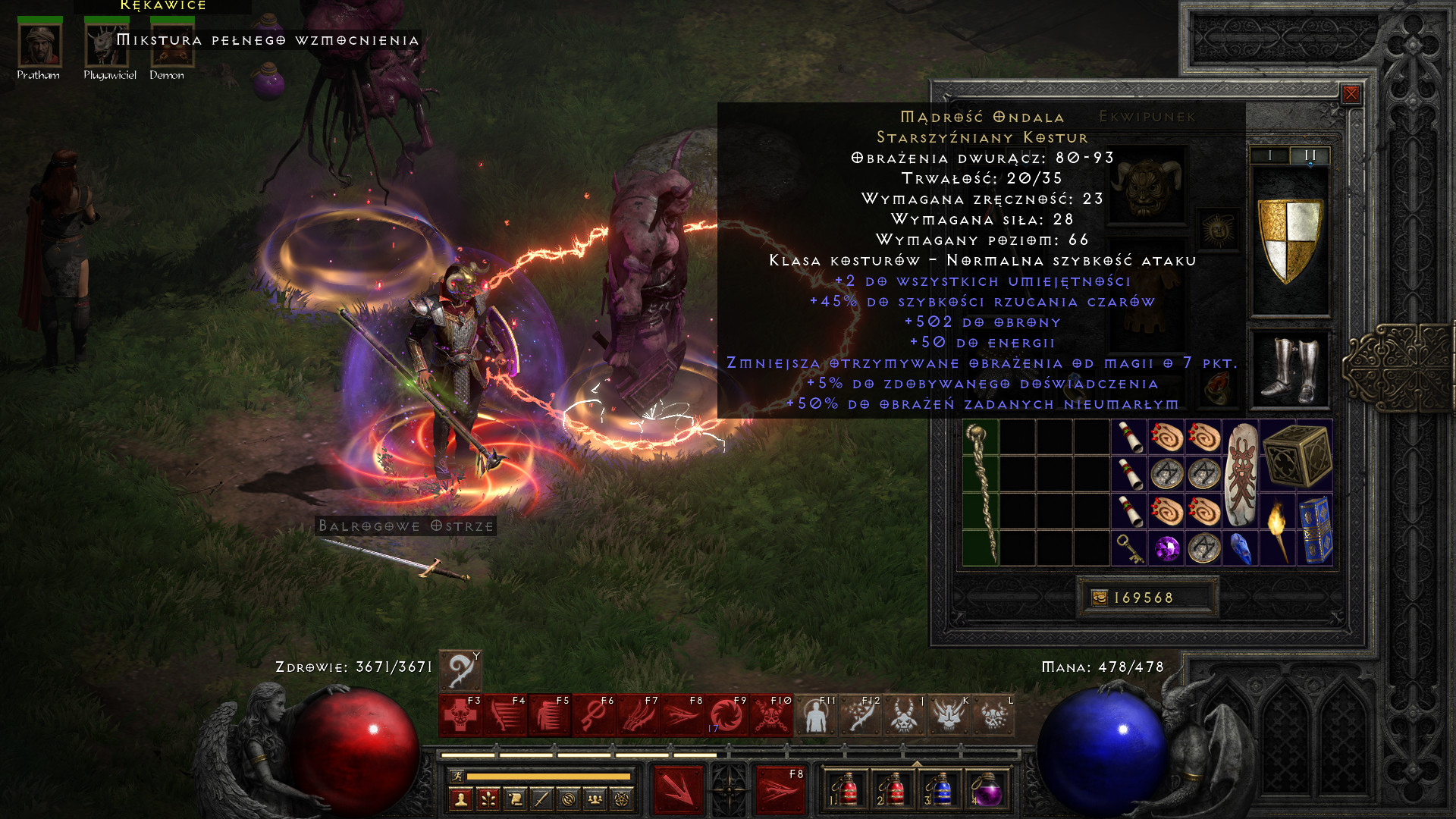Screen dimensions: 1456x819
Task: Select the tall white rune-marked charm
Action: coord(1241,475)
